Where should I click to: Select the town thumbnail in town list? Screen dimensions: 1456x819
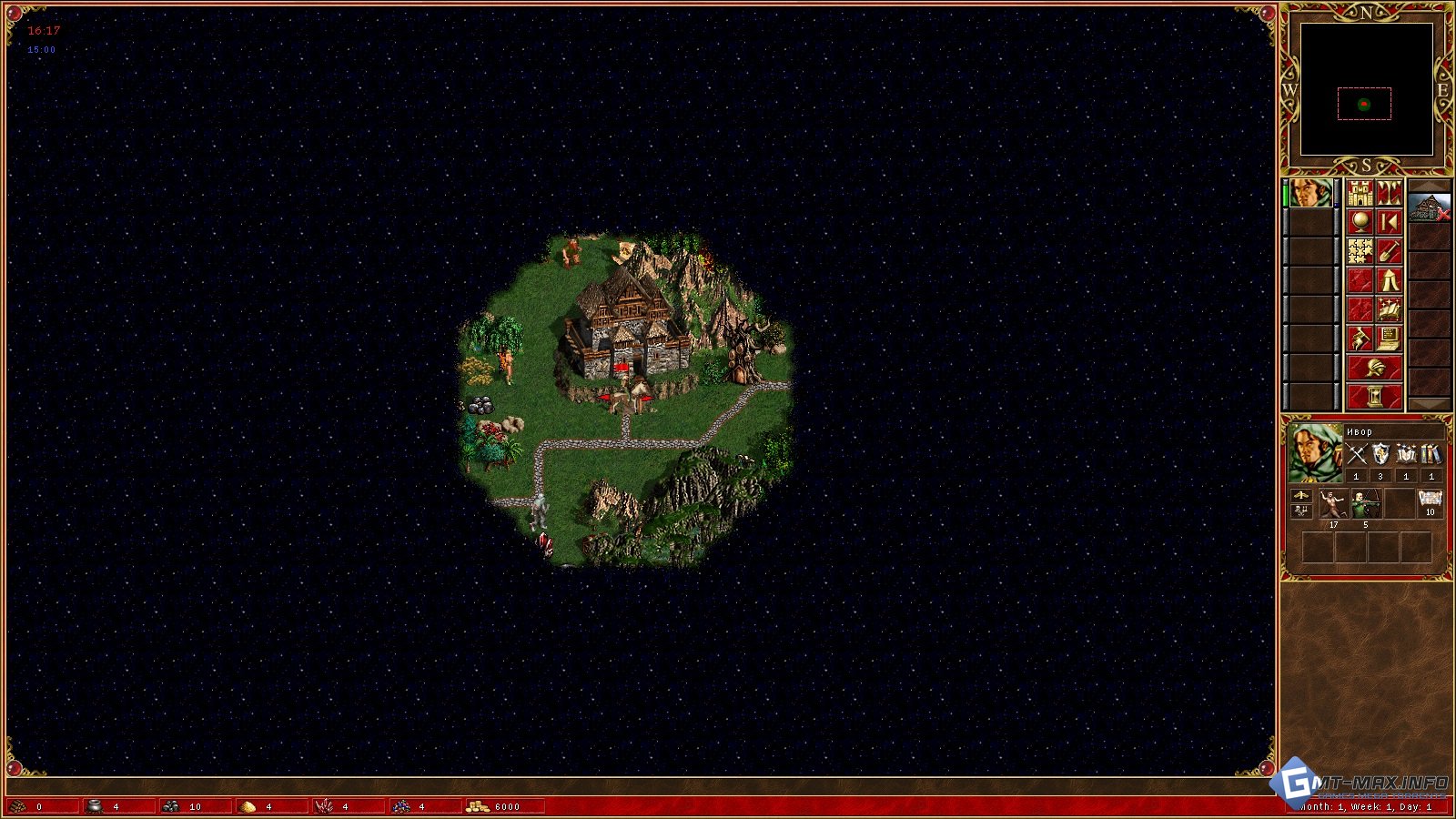1429,208
